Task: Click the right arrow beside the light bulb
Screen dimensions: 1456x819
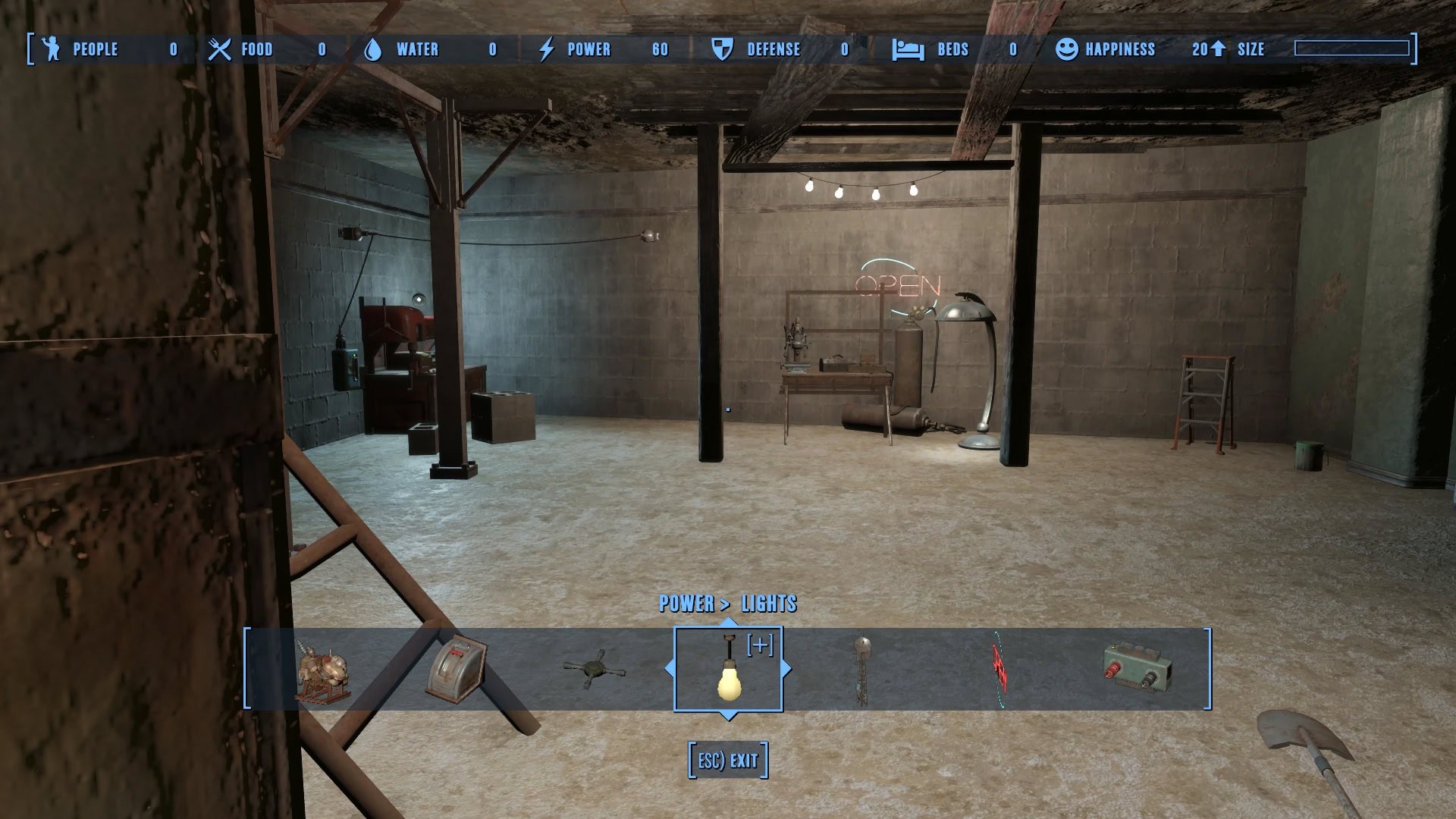Action: point(786,669)
